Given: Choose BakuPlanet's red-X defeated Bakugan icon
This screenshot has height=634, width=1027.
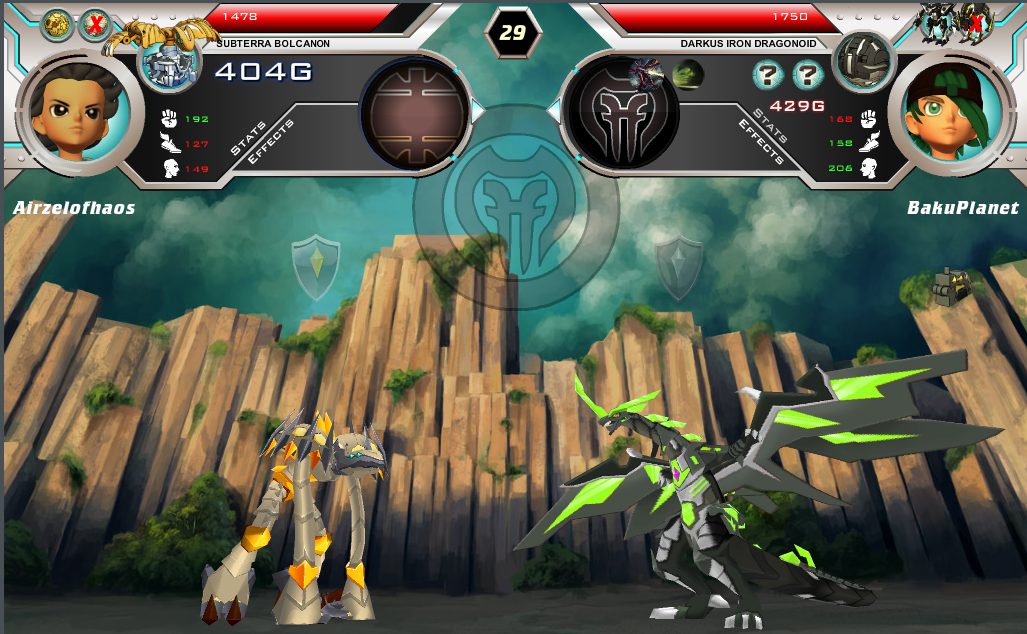Looking at the screenshot, I should point(972,20).
